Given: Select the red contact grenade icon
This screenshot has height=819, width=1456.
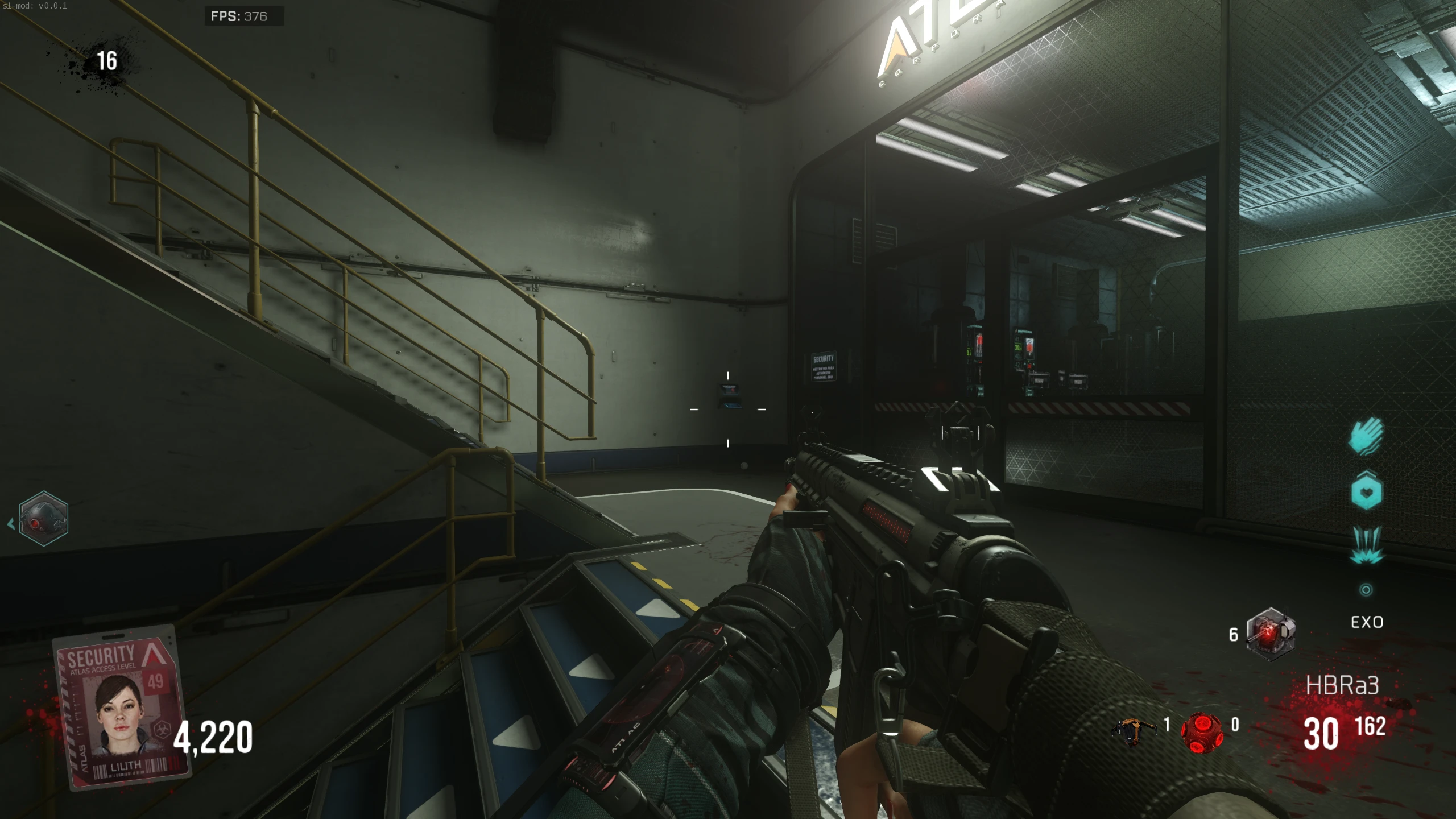Looking at the screenshot, I should point(1201,731).
